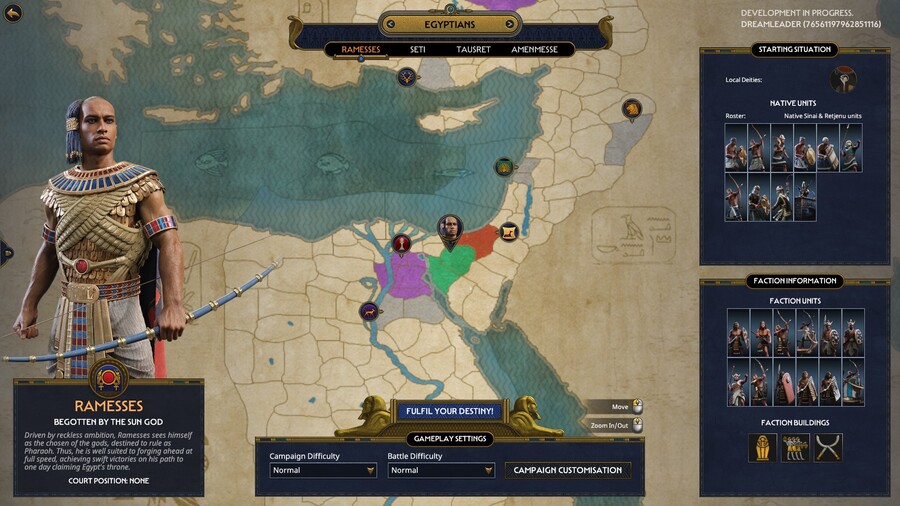Select the Seti leader tab
900x506 pixels.
tap(417, 49)
